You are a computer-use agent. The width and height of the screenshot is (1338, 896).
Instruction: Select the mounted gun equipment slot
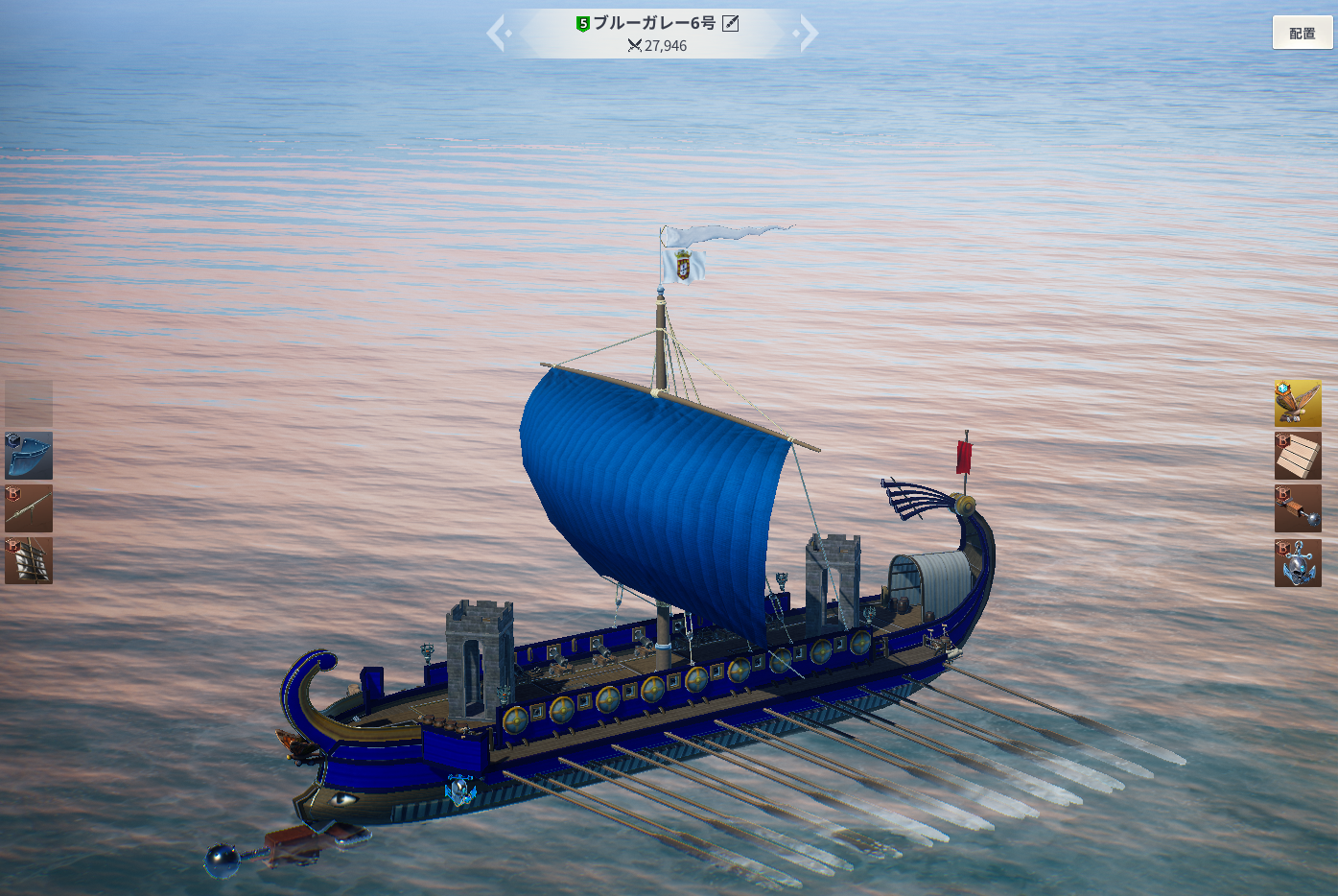[29, 507]
